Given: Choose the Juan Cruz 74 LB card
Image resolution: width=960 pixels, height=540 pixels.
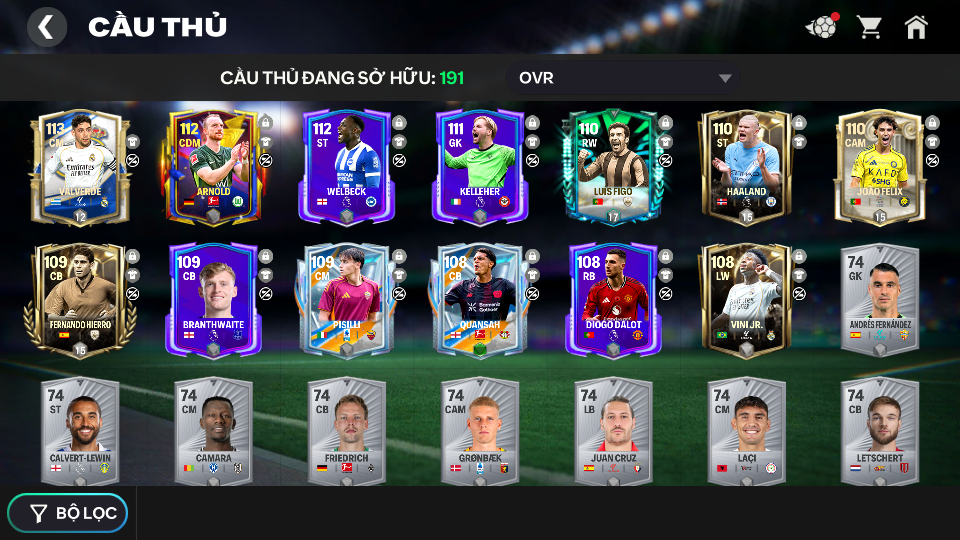Looking at the screenshot, I should 613,430.
